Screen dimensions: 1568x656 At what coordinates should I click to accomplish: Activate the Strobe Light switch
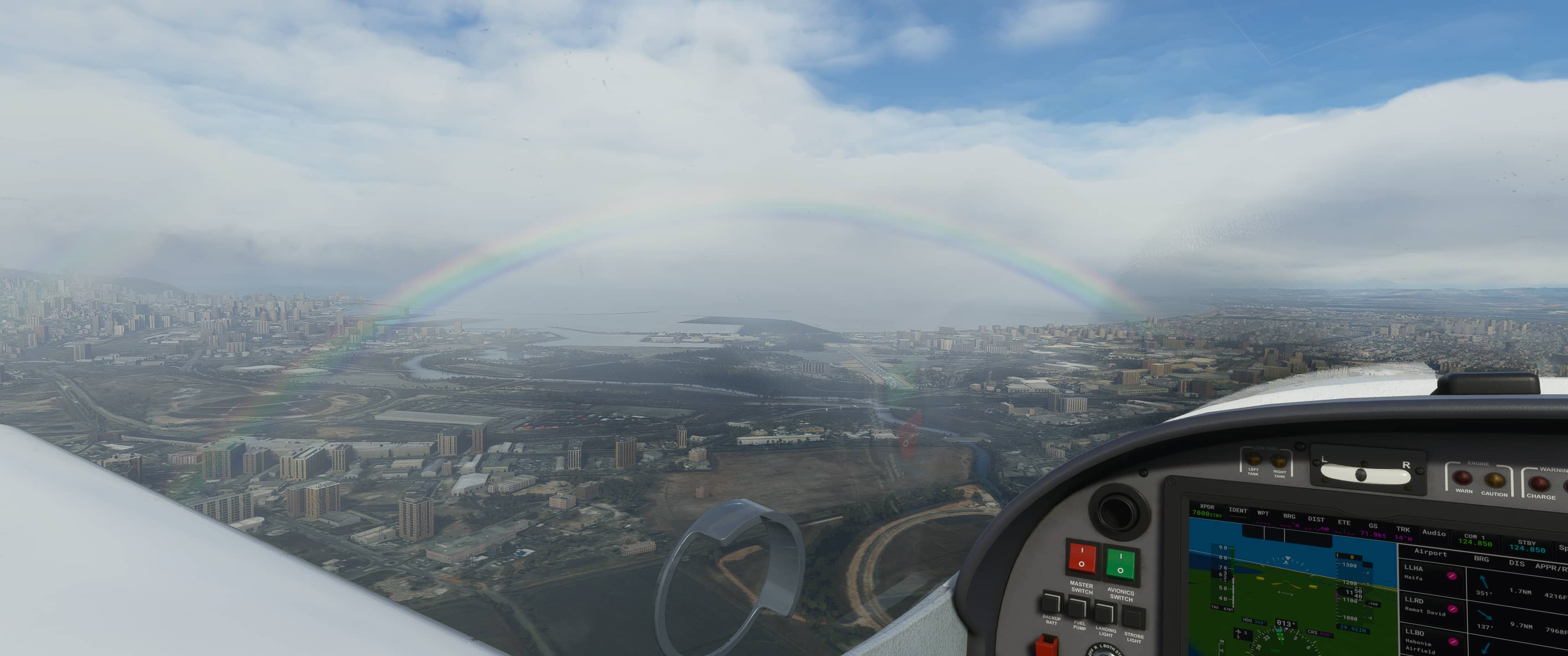point(1133,618)
